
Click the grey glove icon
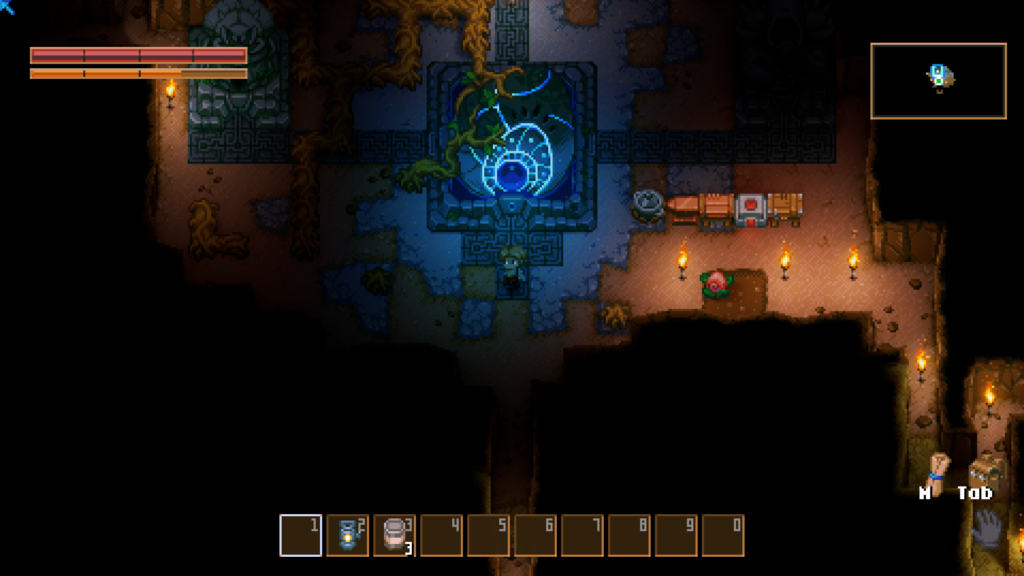tap(986, 528)
